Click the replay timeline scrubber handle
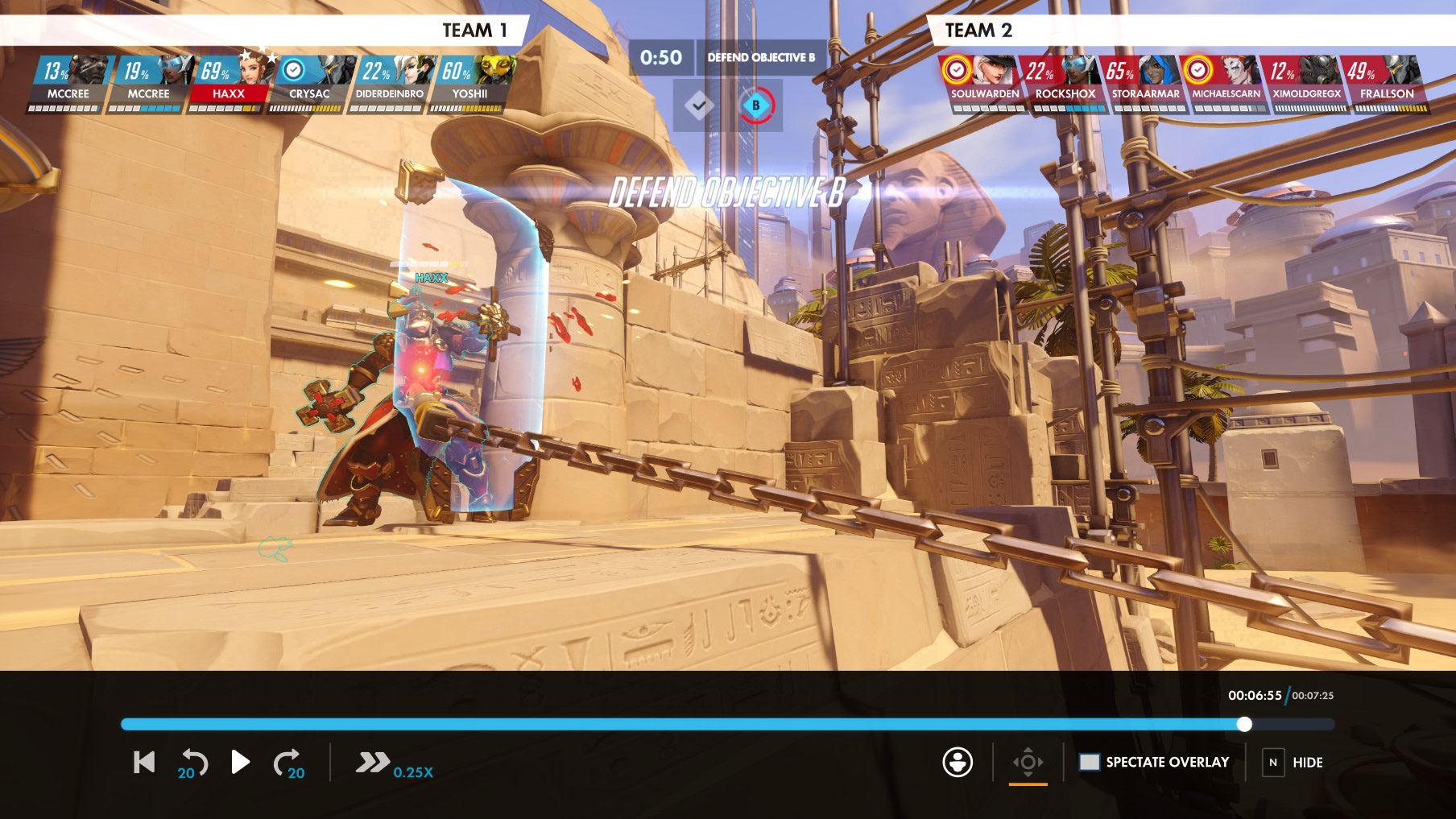The width and height of the screenshot is (1456, 819). (1244, 724)
